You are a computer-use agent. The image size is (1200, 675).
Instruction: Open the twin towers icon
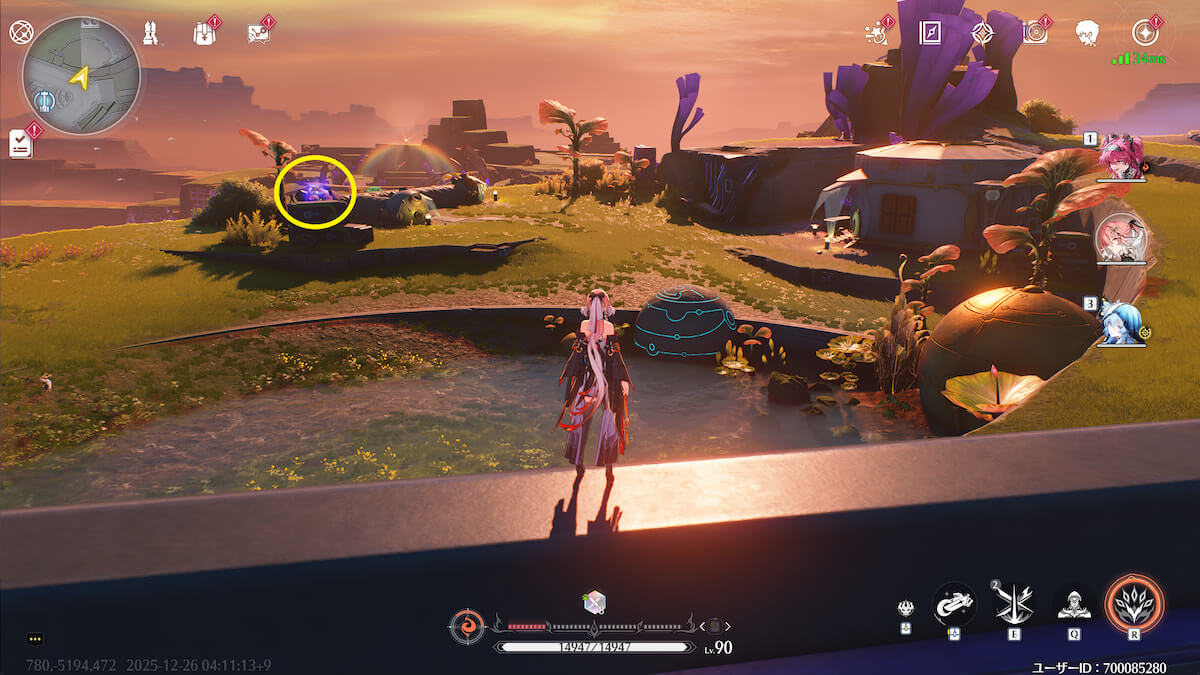pyautogui.click(x=151, y=32)
